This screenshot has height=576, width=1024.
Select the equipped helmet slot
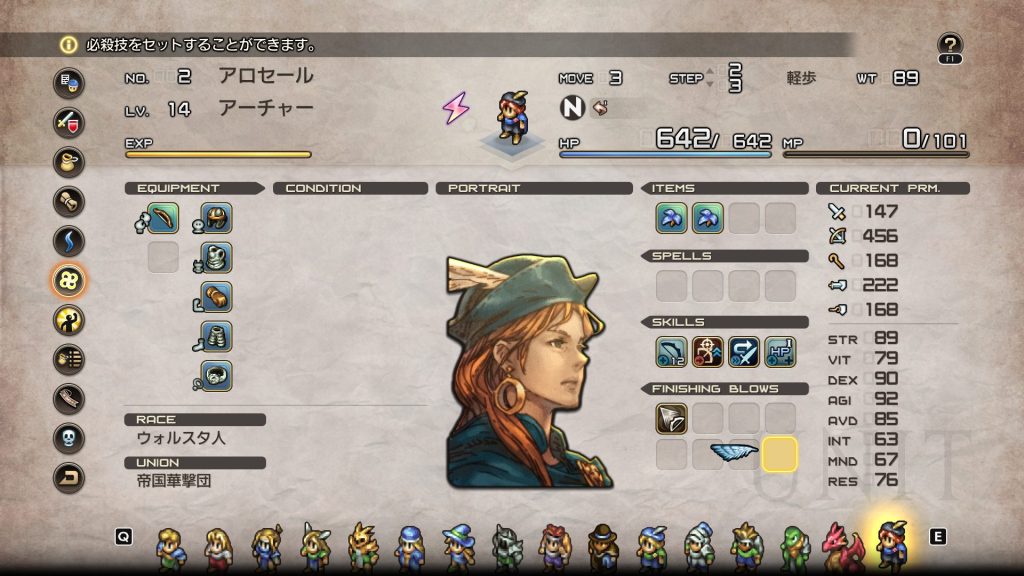click(x=217, y=218)
